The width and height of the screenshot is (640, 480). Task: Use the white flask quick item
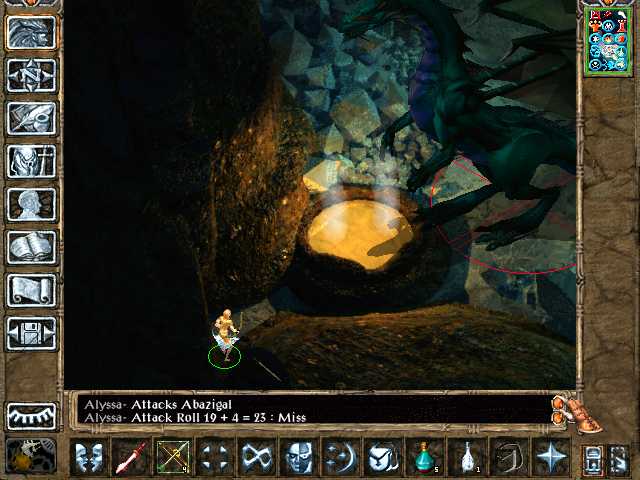tap(466, 458)
